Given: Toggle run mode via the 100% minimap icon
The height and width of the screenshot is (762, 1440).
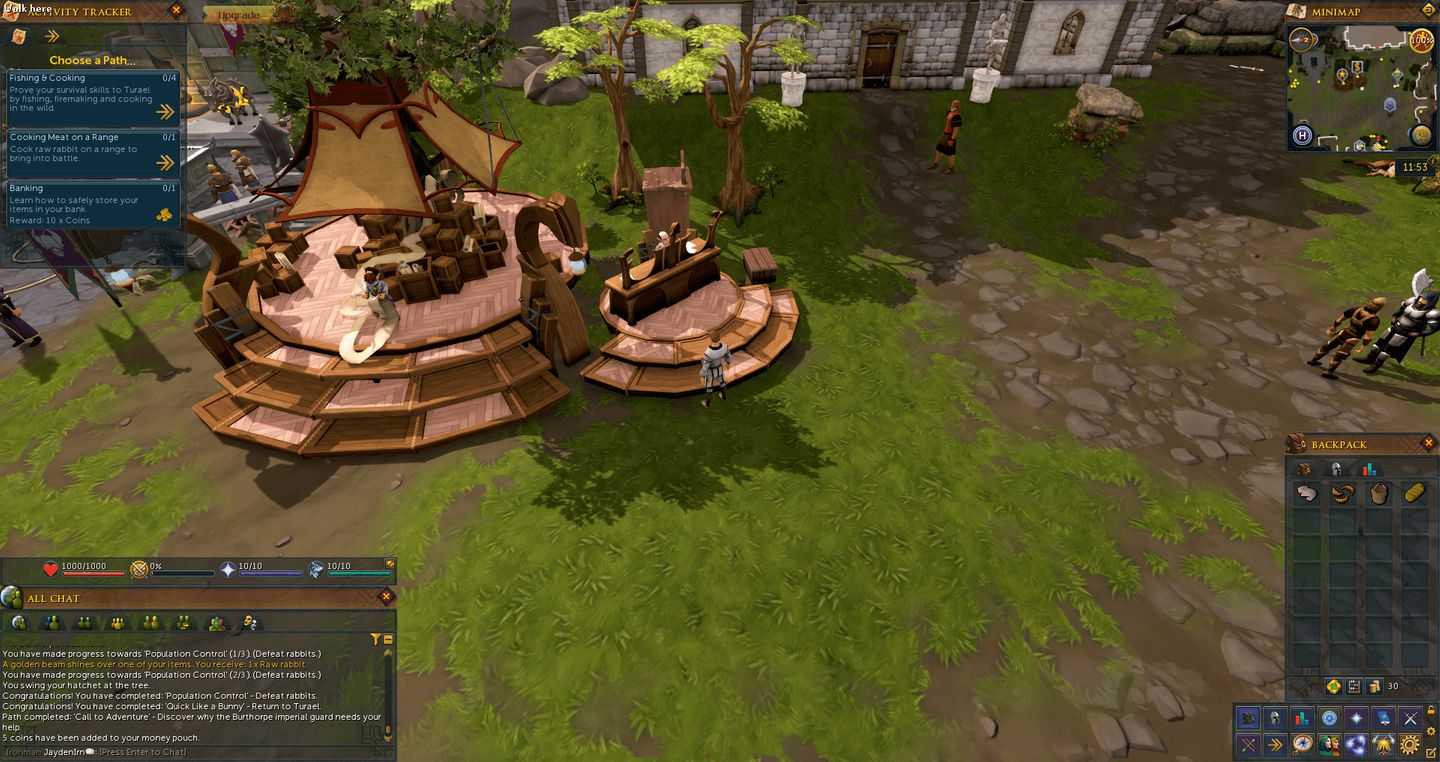Looking at the screenshot, I should click(x=1422, y=40).
